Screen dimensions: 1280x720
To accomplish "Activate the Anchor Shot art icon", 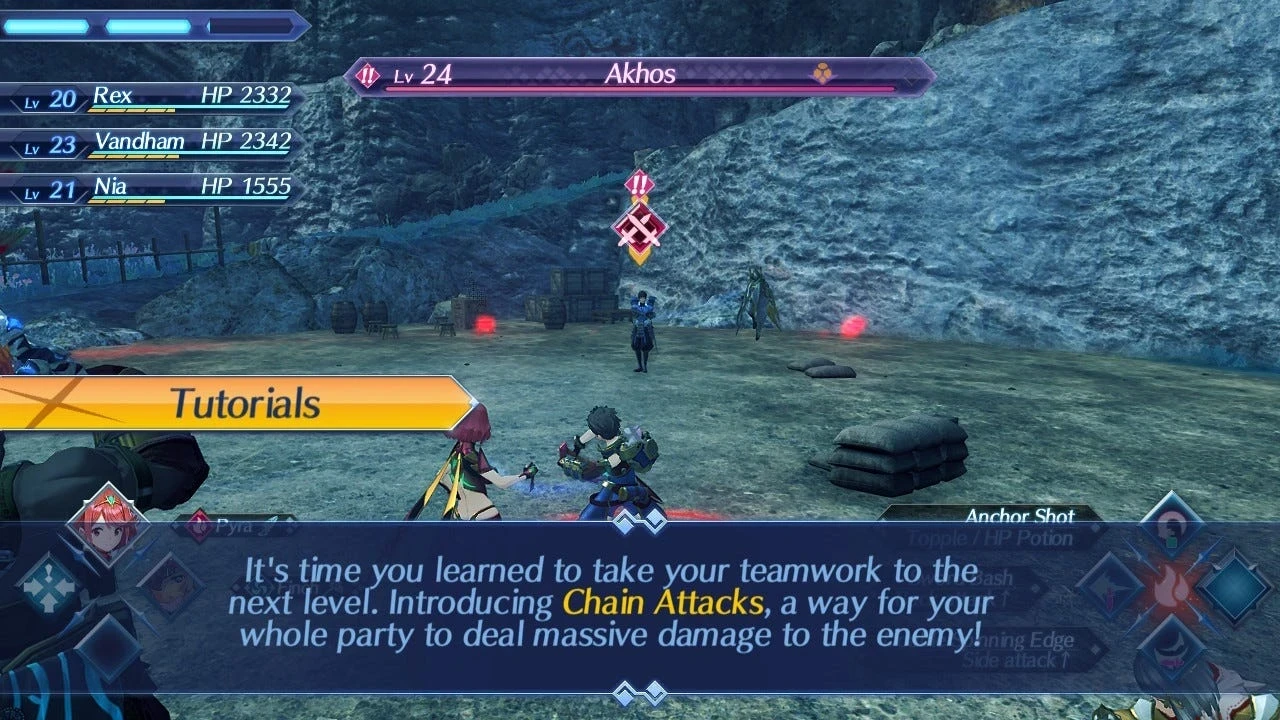I will (x=1170, y=527).
